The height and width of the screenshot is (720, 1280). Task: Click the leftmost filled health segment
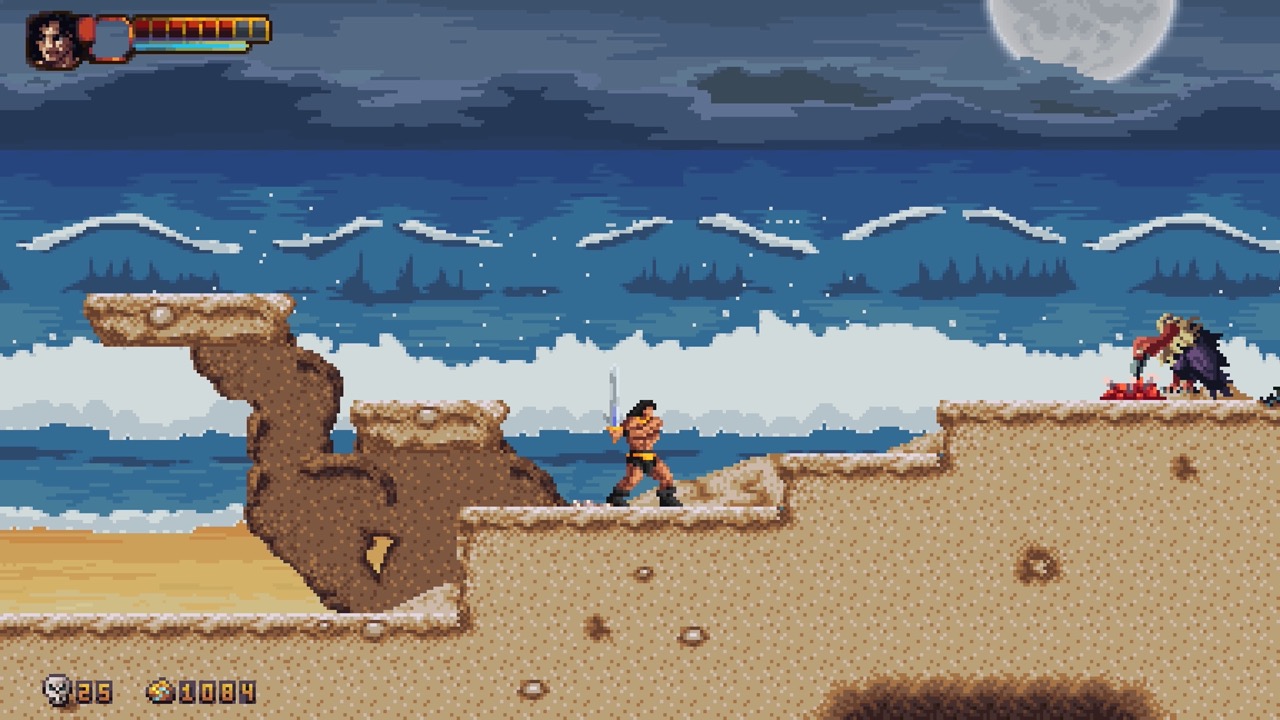(x=142, y=28)
